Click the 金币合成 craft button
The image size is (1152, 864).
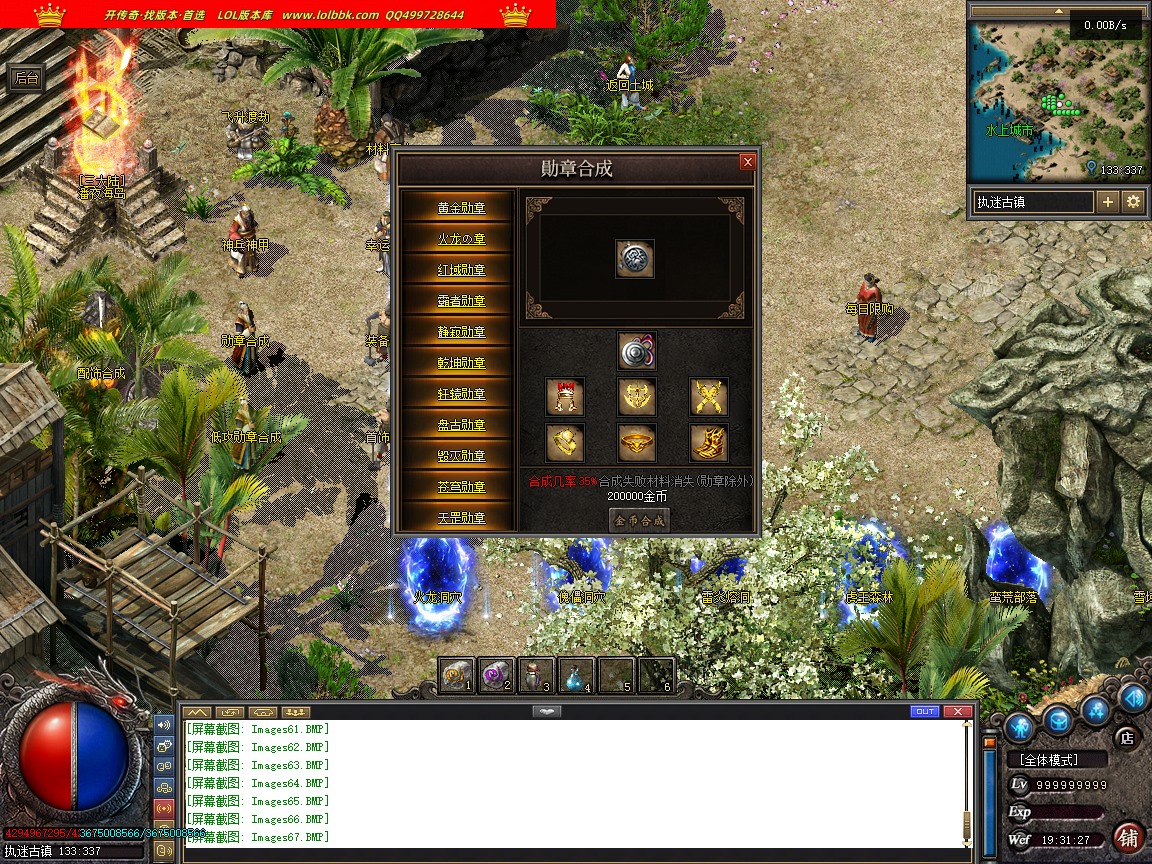[639, 520]
